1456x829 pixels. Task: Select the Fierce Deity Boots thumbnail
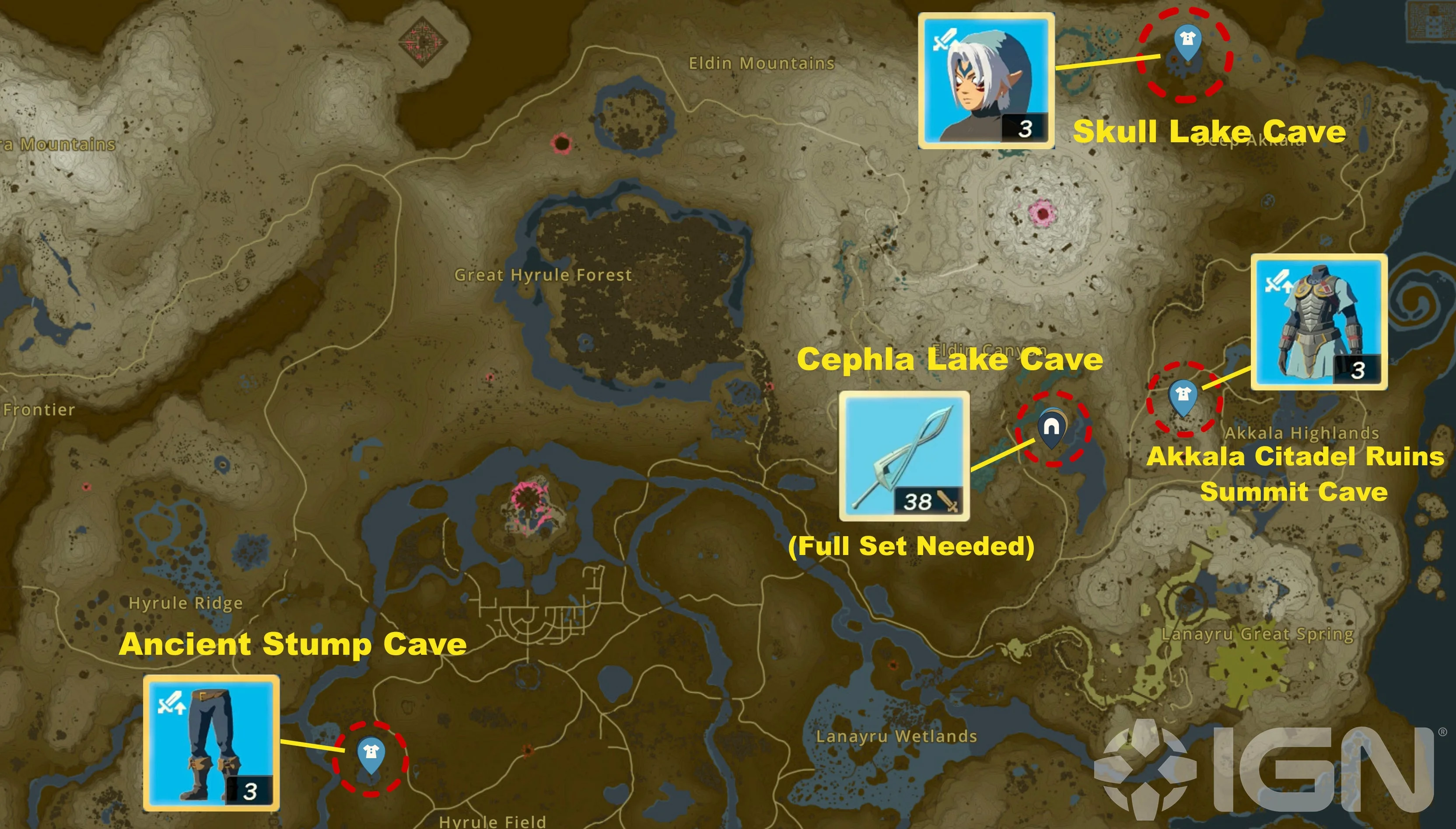pyautogui.click(x=211, y=742)
